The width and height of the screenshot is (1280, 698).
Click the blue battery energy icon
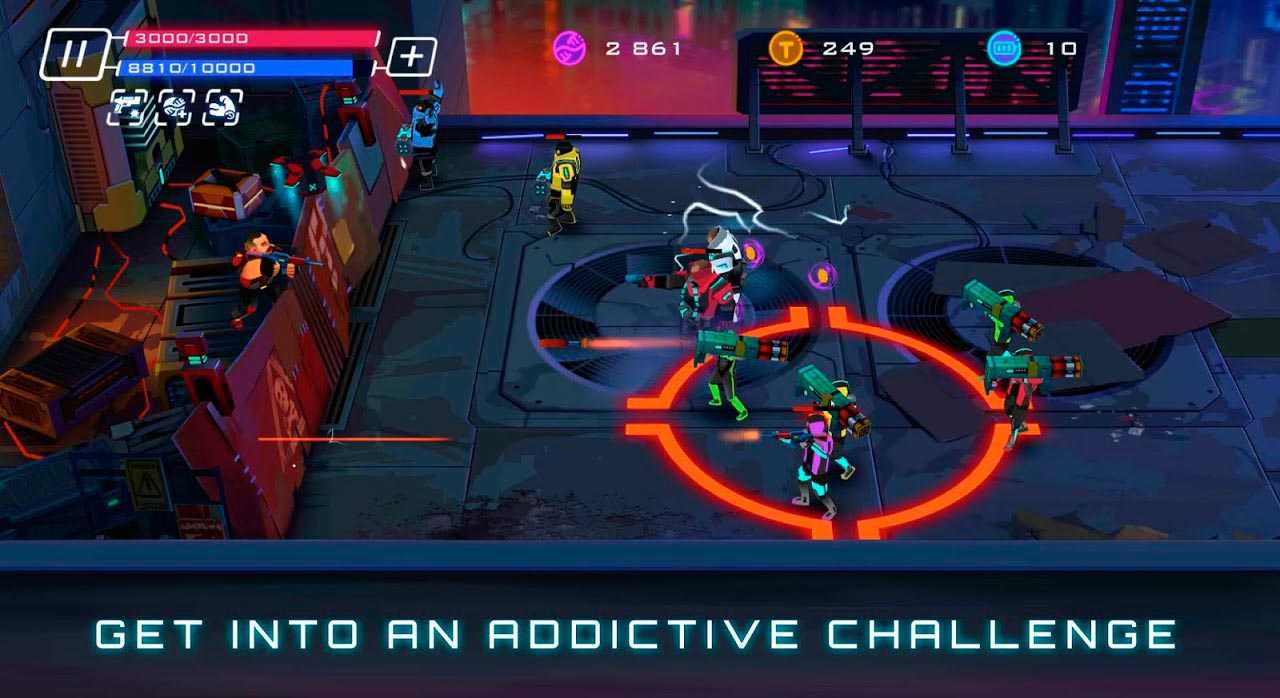[1004, 48]
